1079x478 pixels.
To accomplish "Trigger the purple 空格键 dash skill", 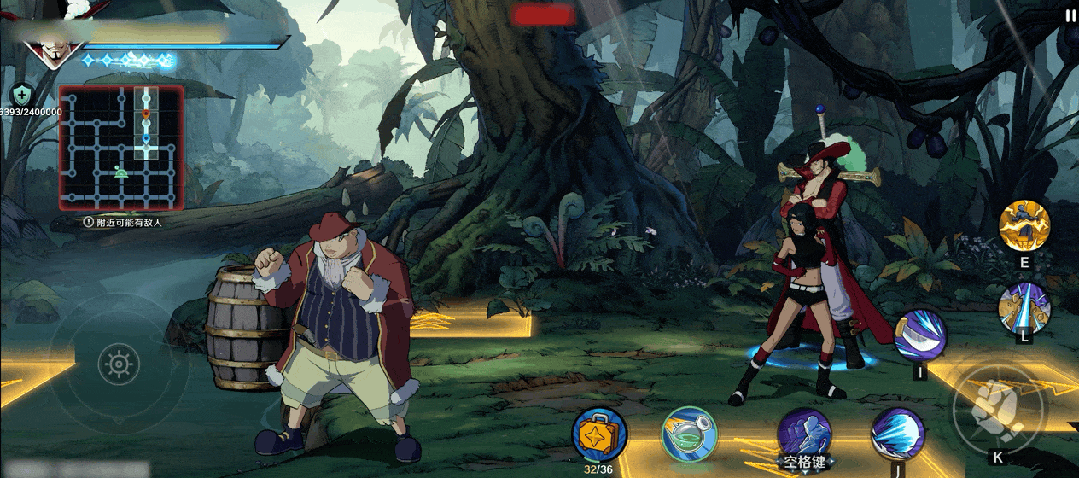I will [x=805, y=434].
